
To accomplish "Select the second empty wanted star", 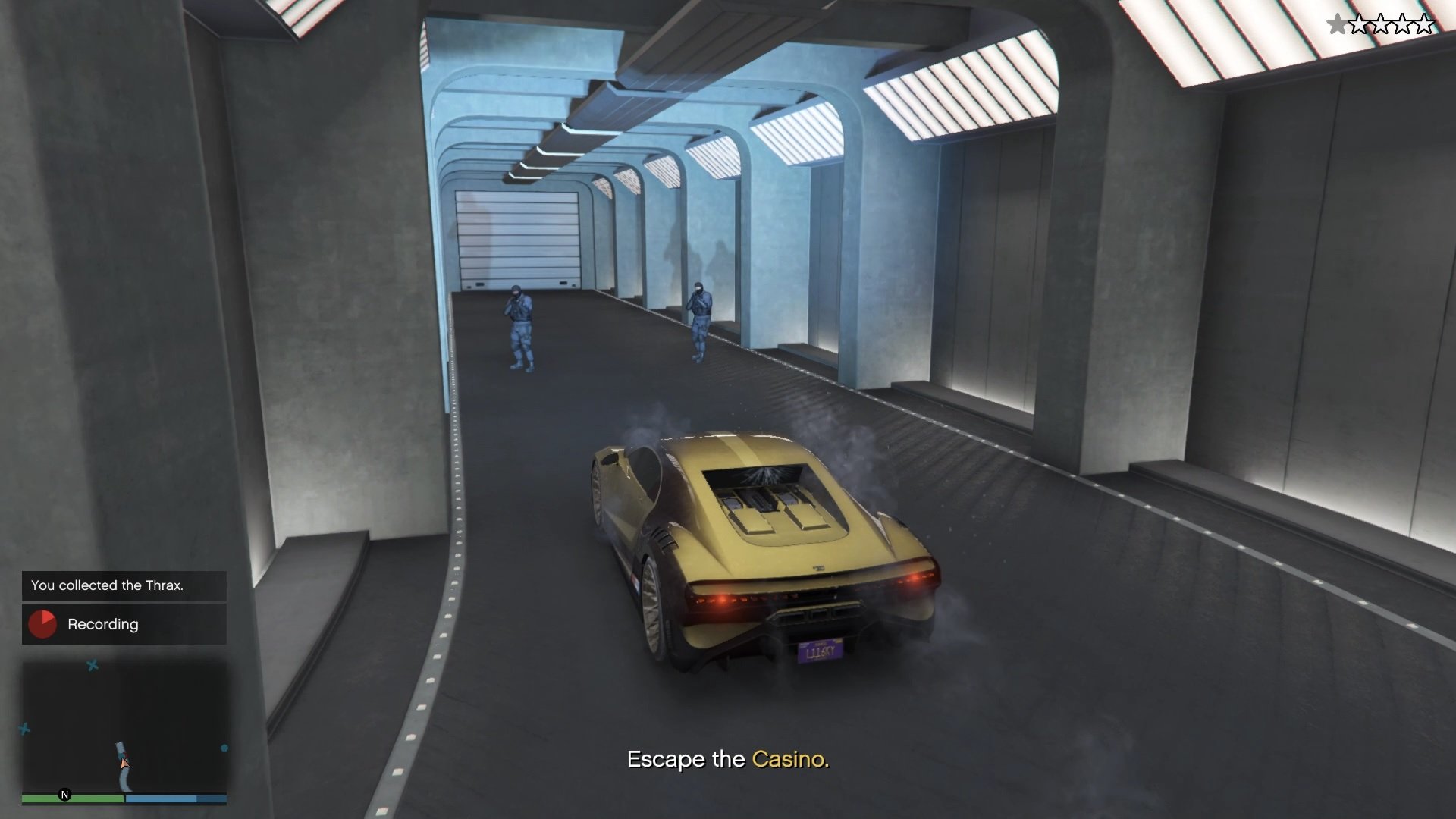I will tap(1380, 24).
